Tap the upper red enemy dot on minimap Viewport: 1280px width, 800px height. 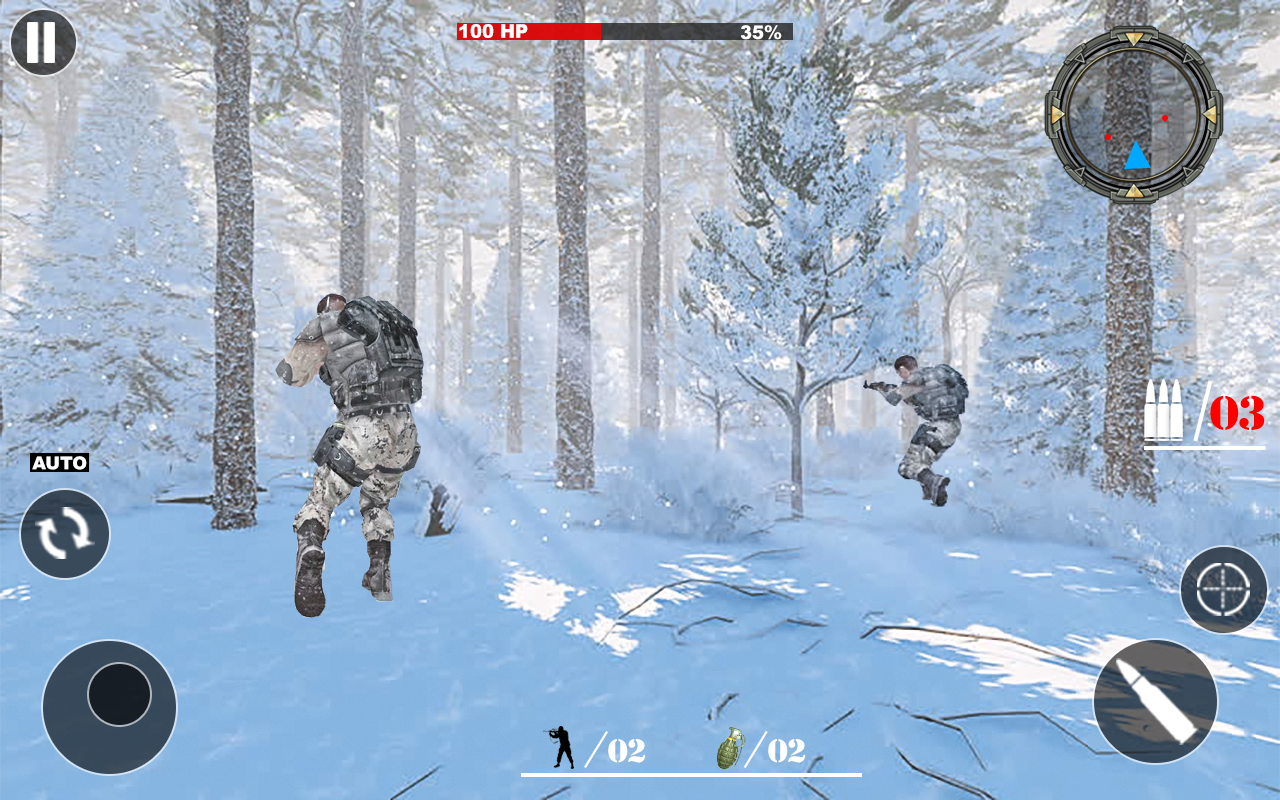[x=1165, y=118]
